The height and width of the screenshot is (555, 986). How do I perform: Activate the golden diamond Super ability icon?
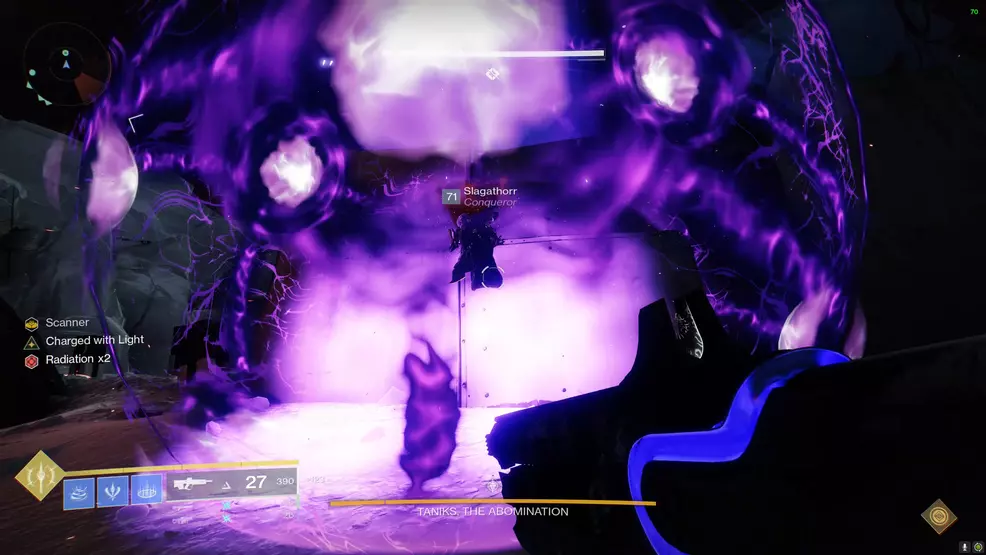click(39, 476)
